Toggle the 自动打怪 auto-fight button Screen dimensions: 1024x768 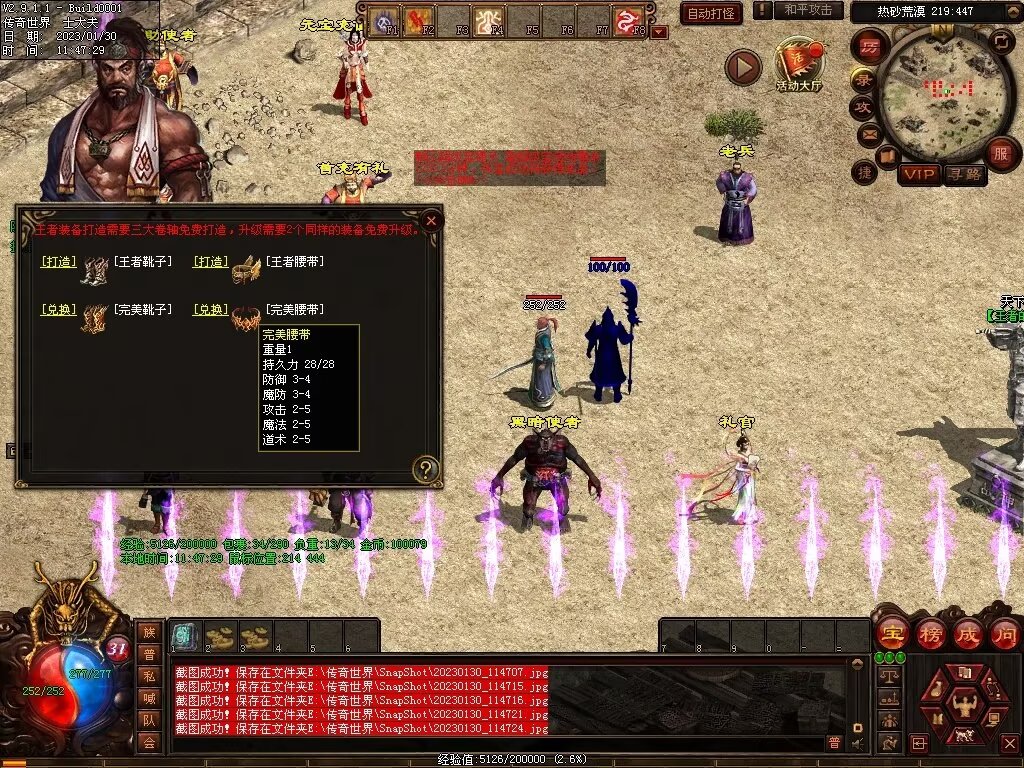point(711,14)
